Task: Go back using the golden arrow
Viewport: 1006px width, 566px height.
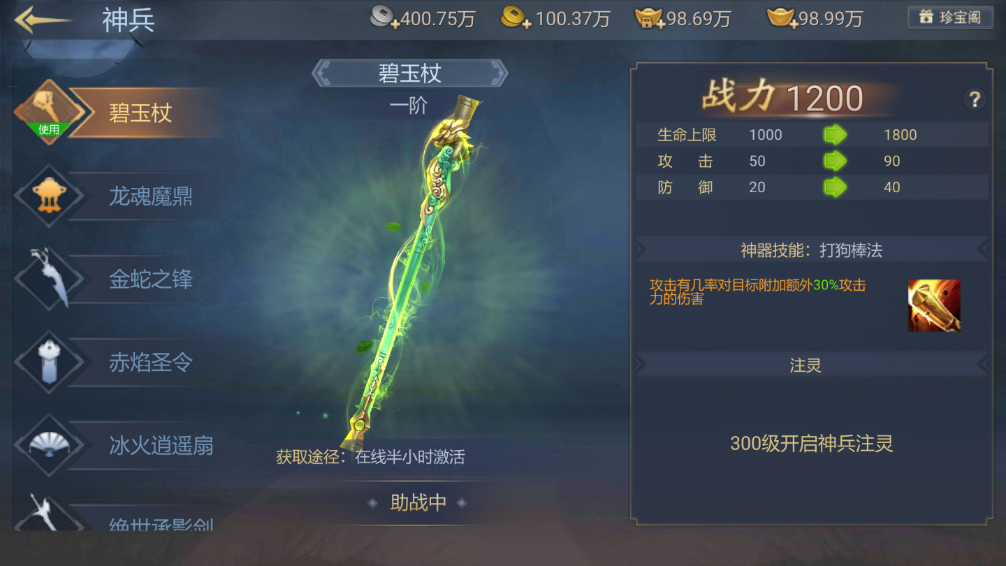Action: pos(44,20)
